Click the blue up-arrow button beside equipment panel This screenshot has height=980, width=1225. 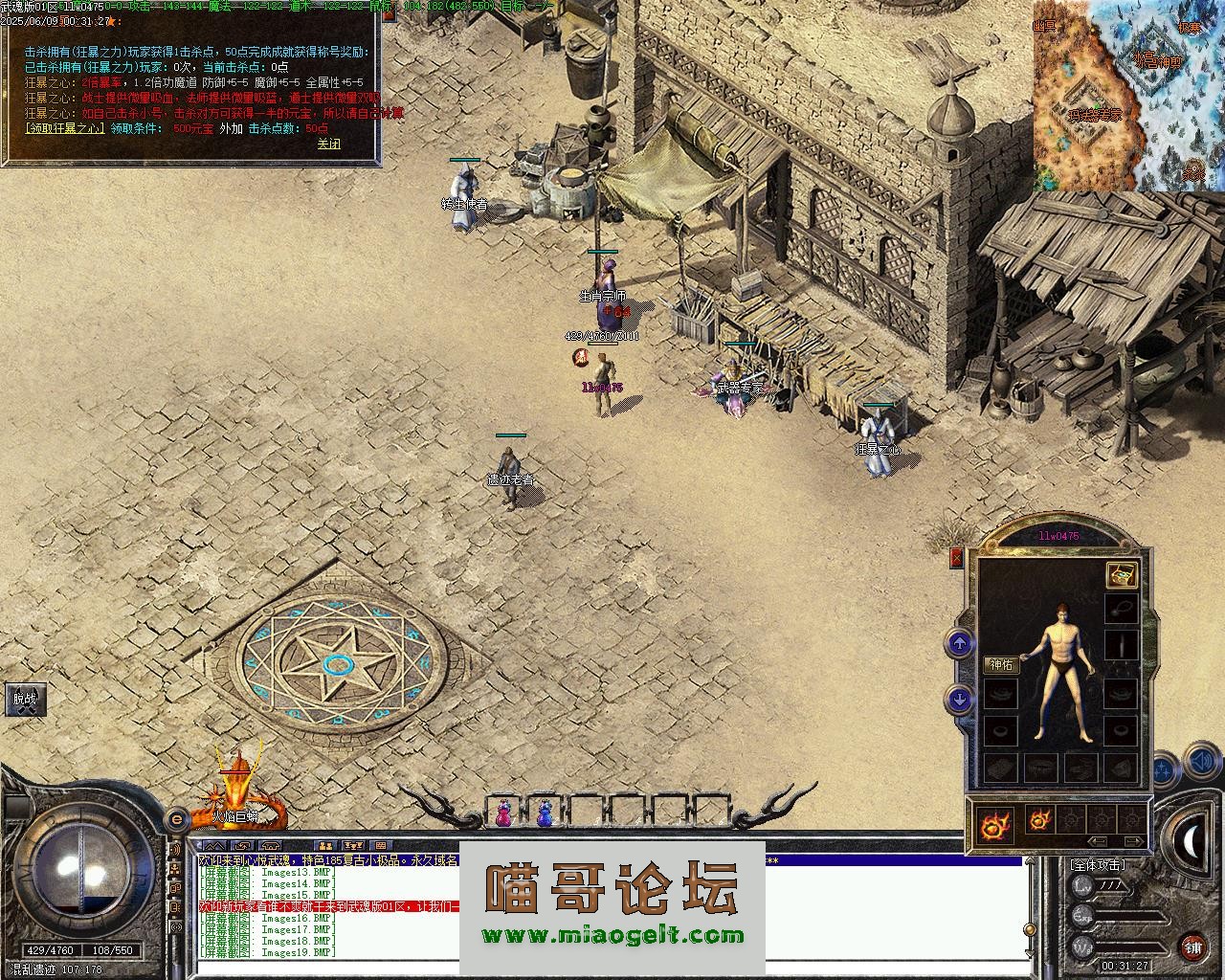[x=960, y=643]
